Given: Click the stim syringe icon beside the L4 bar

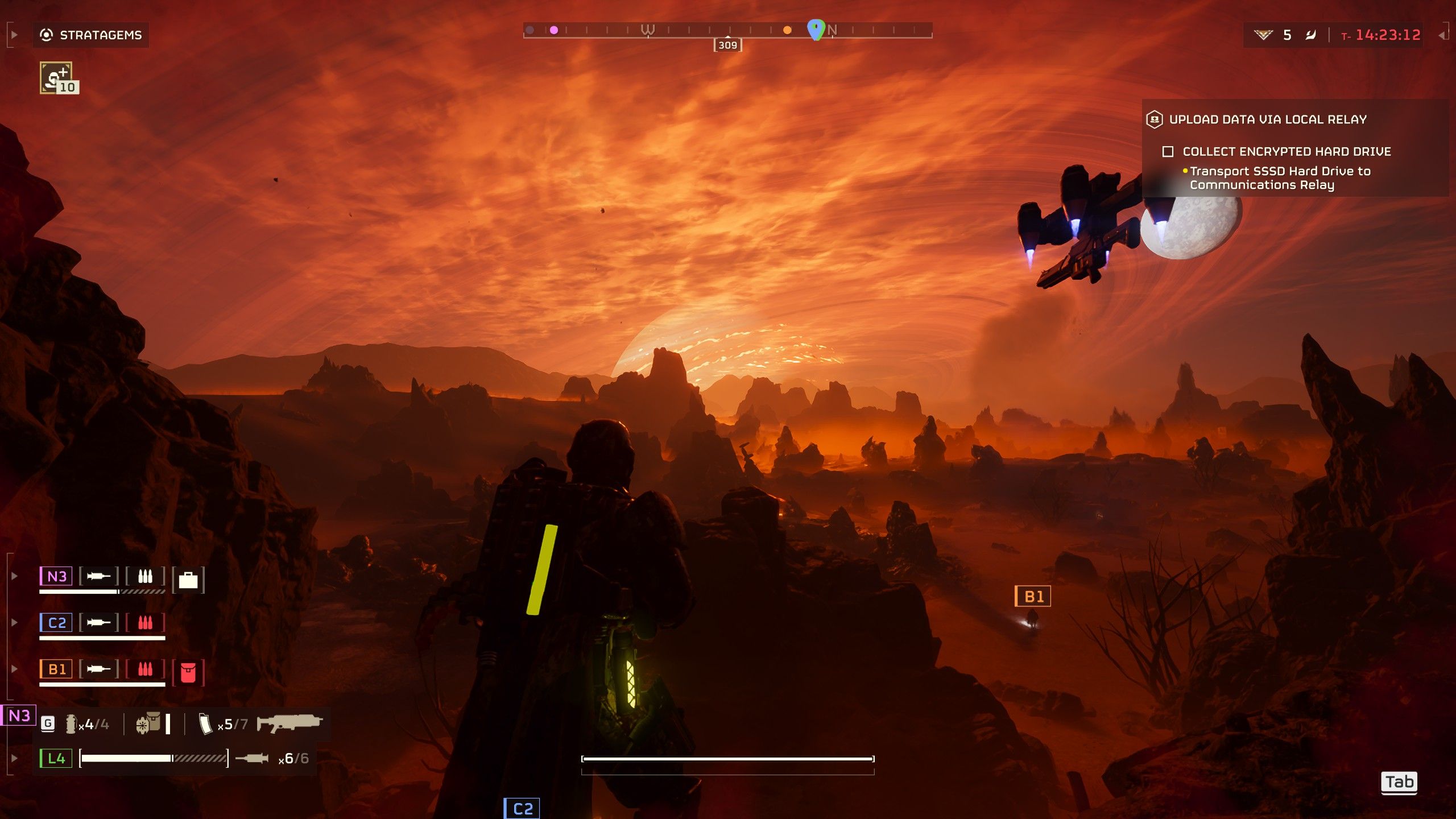Looking at the screenshot, I should [252, 758].
